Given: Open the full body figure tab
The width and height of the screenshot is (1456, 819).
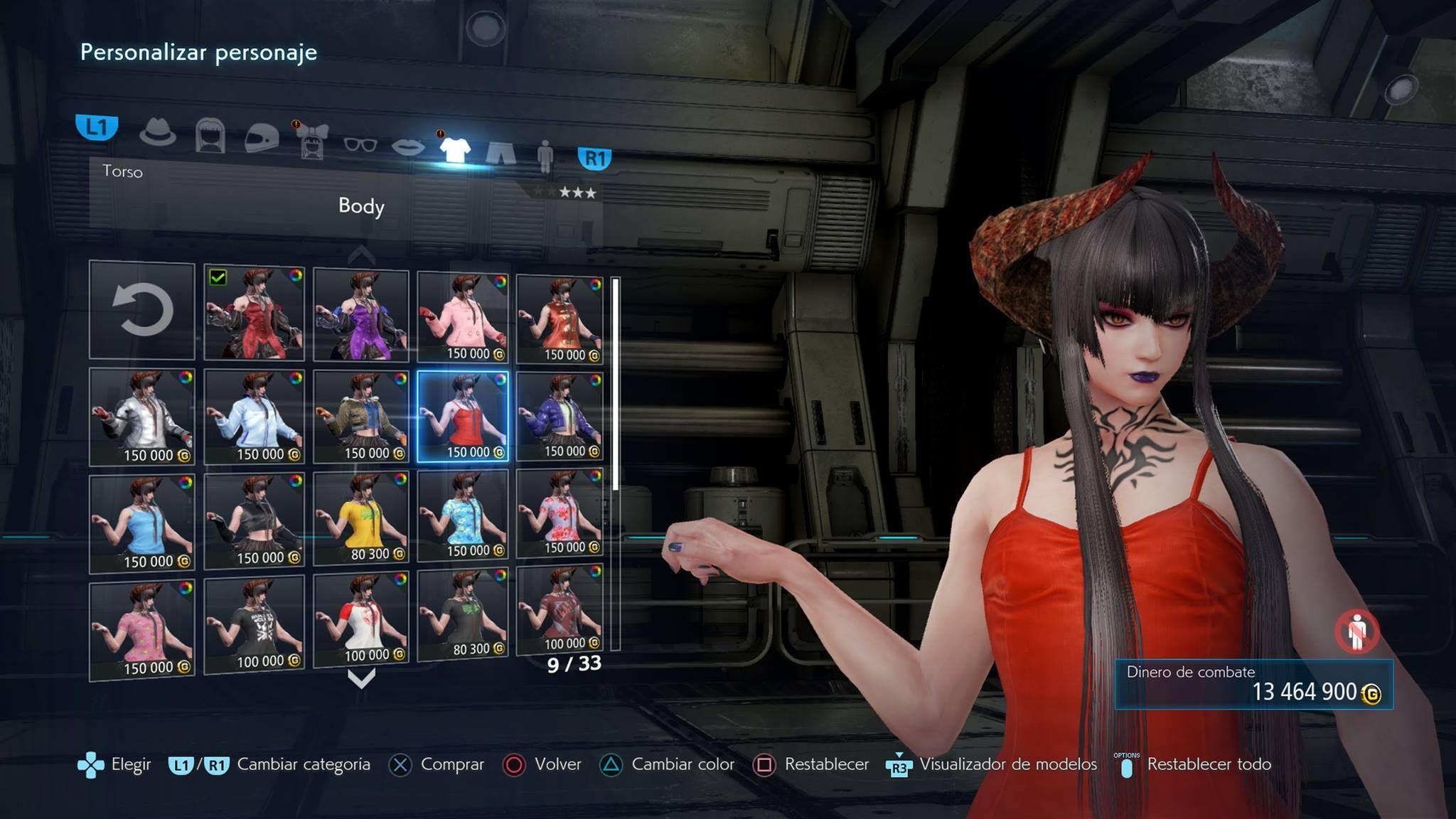Looking at the screenshot, I should coord(545,154).
